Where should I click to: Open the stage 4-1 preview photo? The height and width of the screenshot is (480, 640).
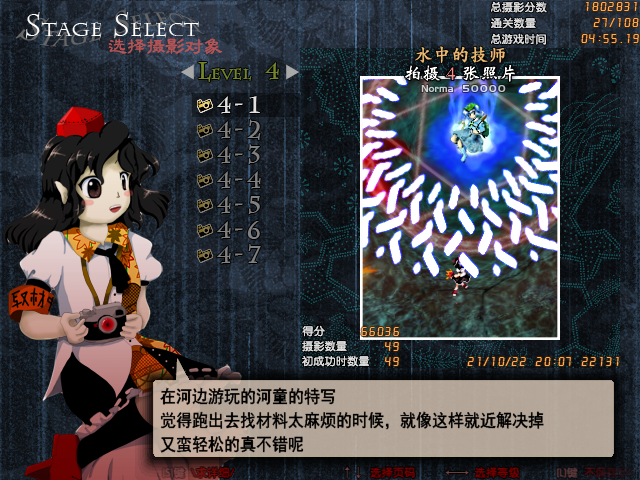pos(460,206)
